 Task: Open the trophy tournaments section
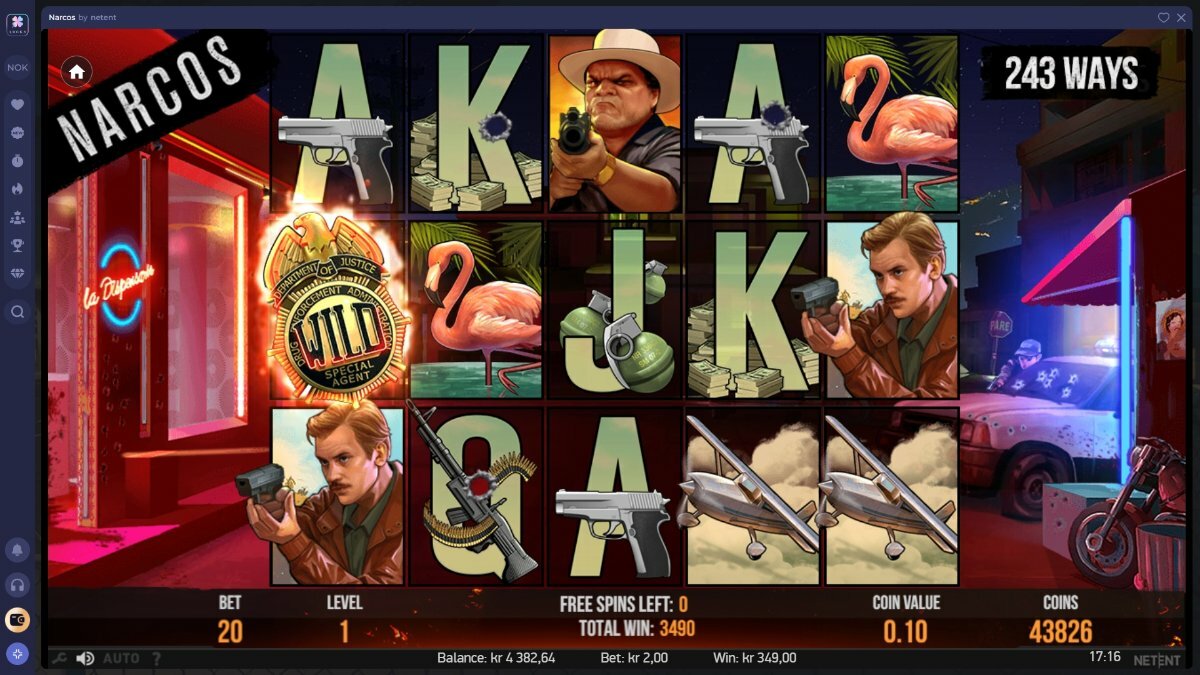pyautogui.click(x=17, y=245)
